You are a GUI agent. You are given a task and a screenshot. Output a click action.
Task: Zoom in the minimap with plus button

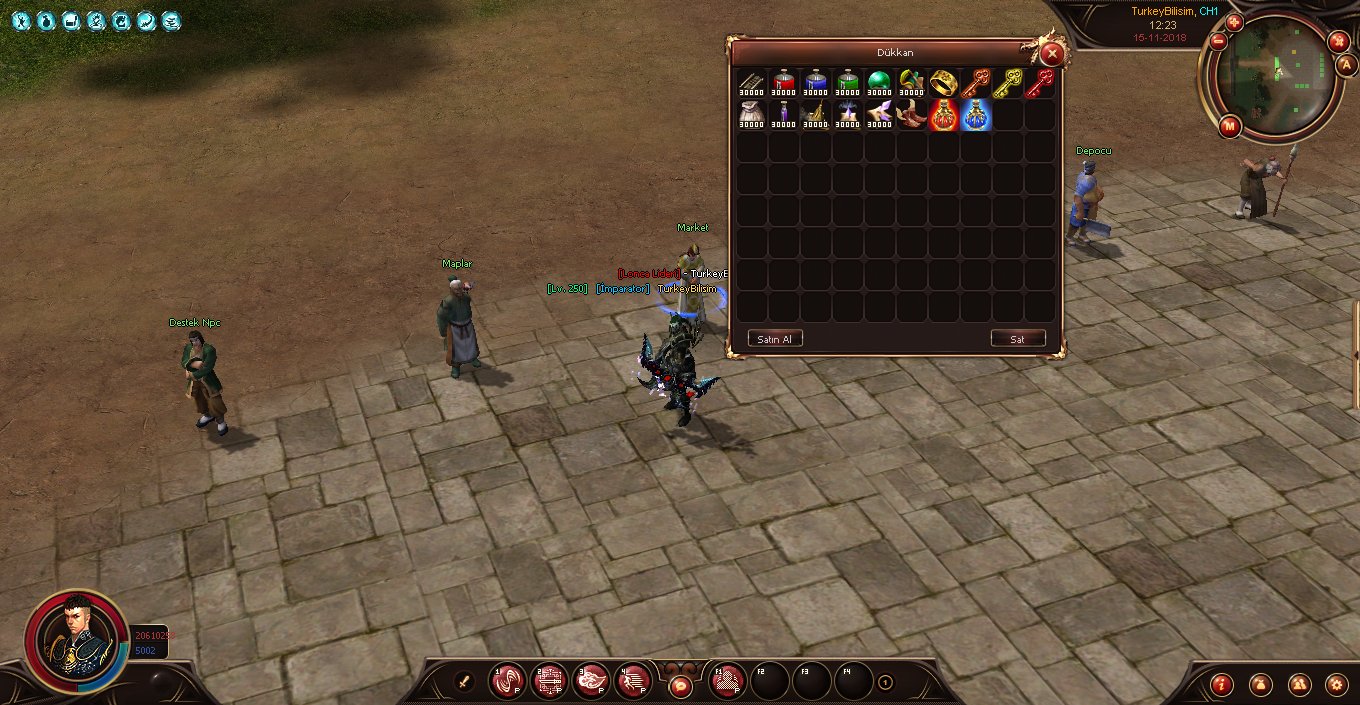[x=1234, y=22]
